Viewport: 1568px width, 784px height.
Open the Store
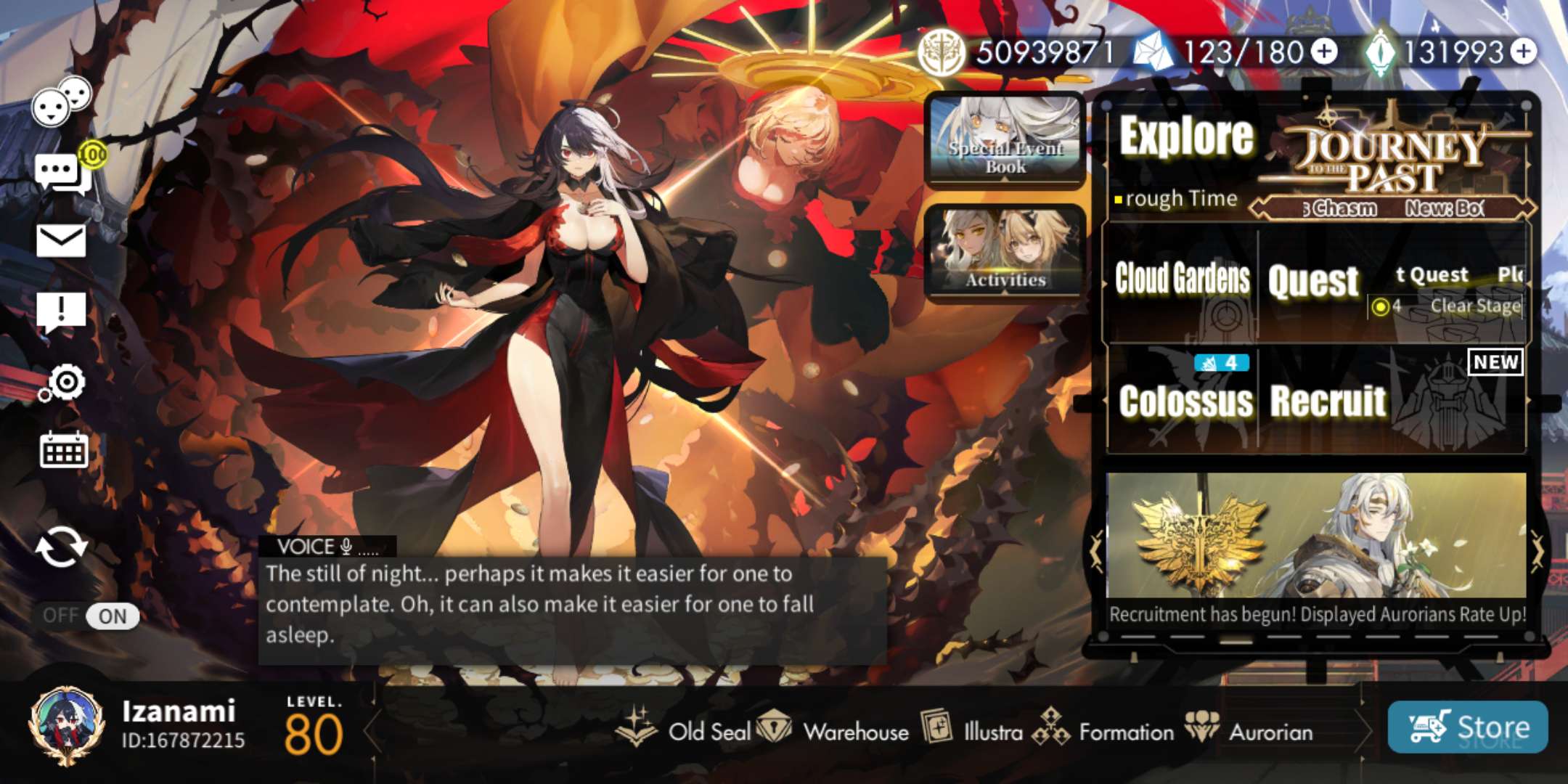click(x=1467, y=727)
